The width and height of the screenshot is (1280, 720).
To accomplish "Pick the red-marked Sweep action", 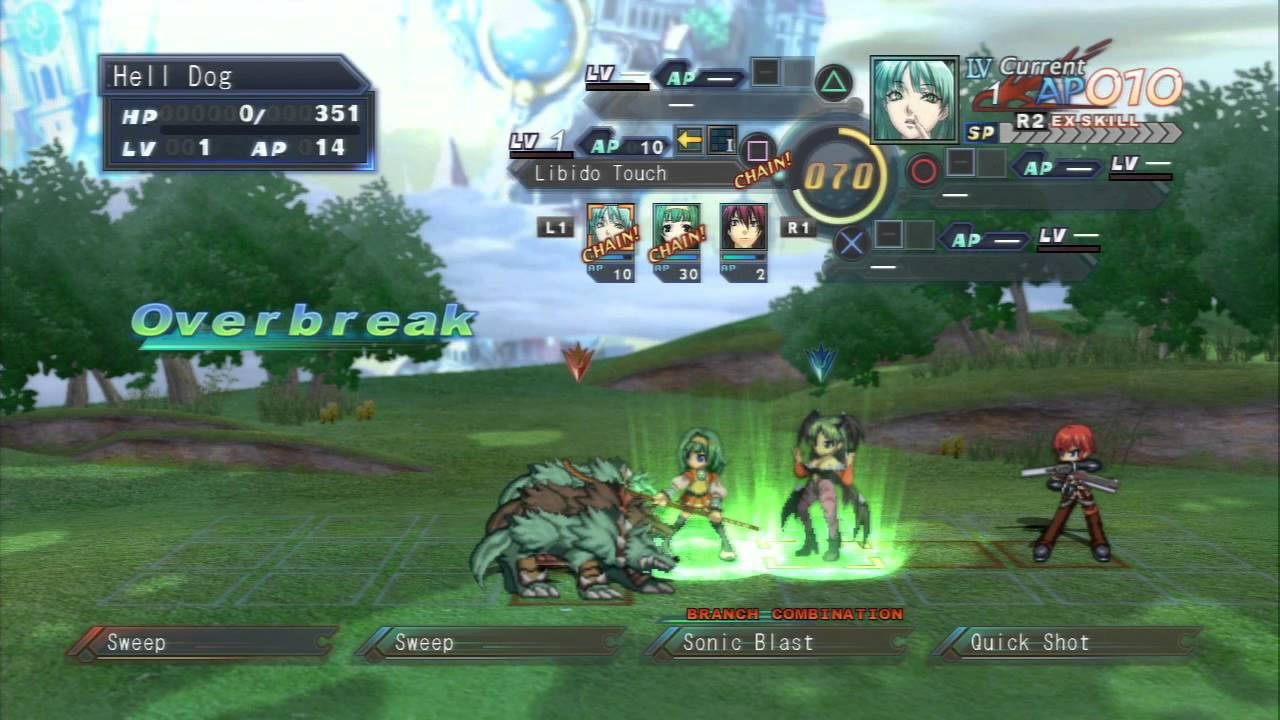I will point(200,643).
